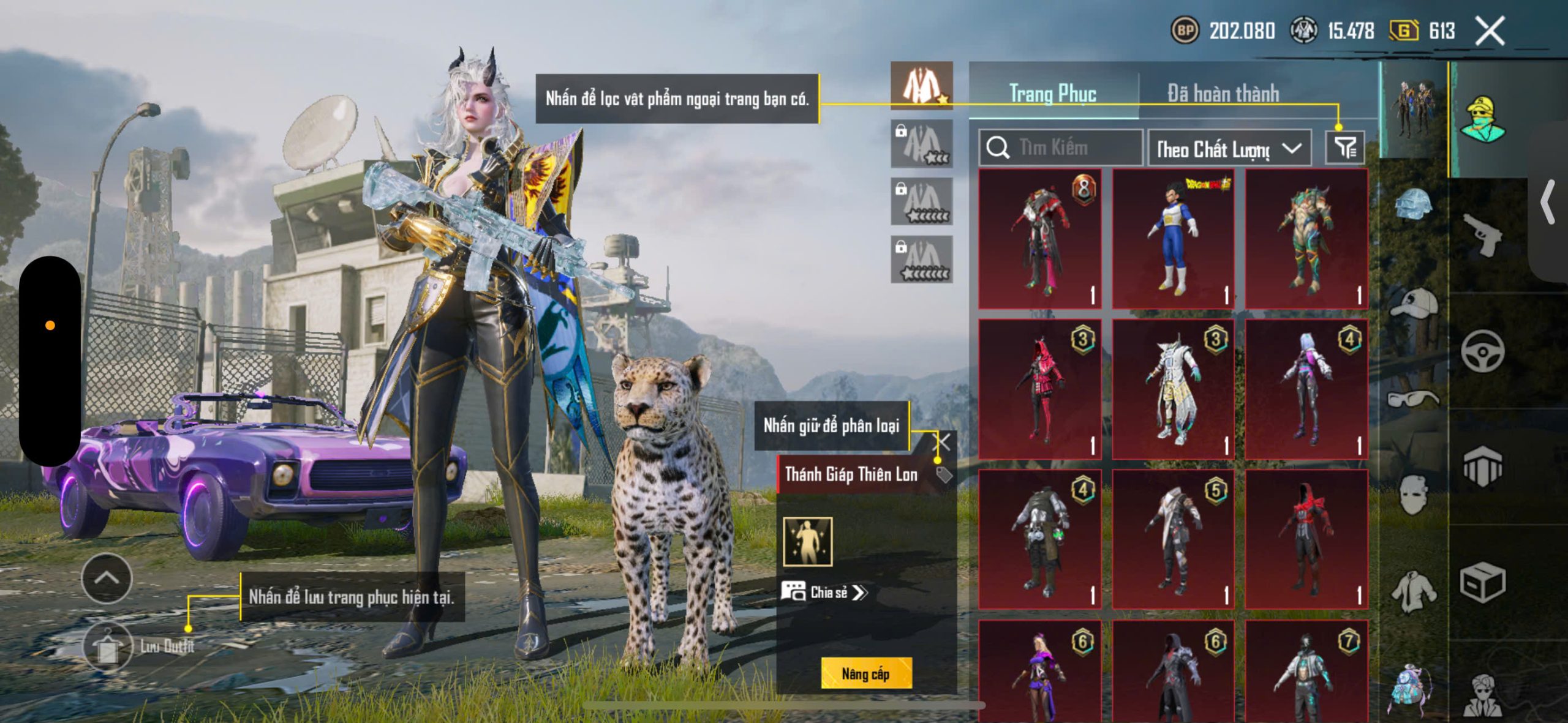Open the steering wheel vehicle category
Viewport: 1568px width, 723px height.
[x=1482, y=351]
